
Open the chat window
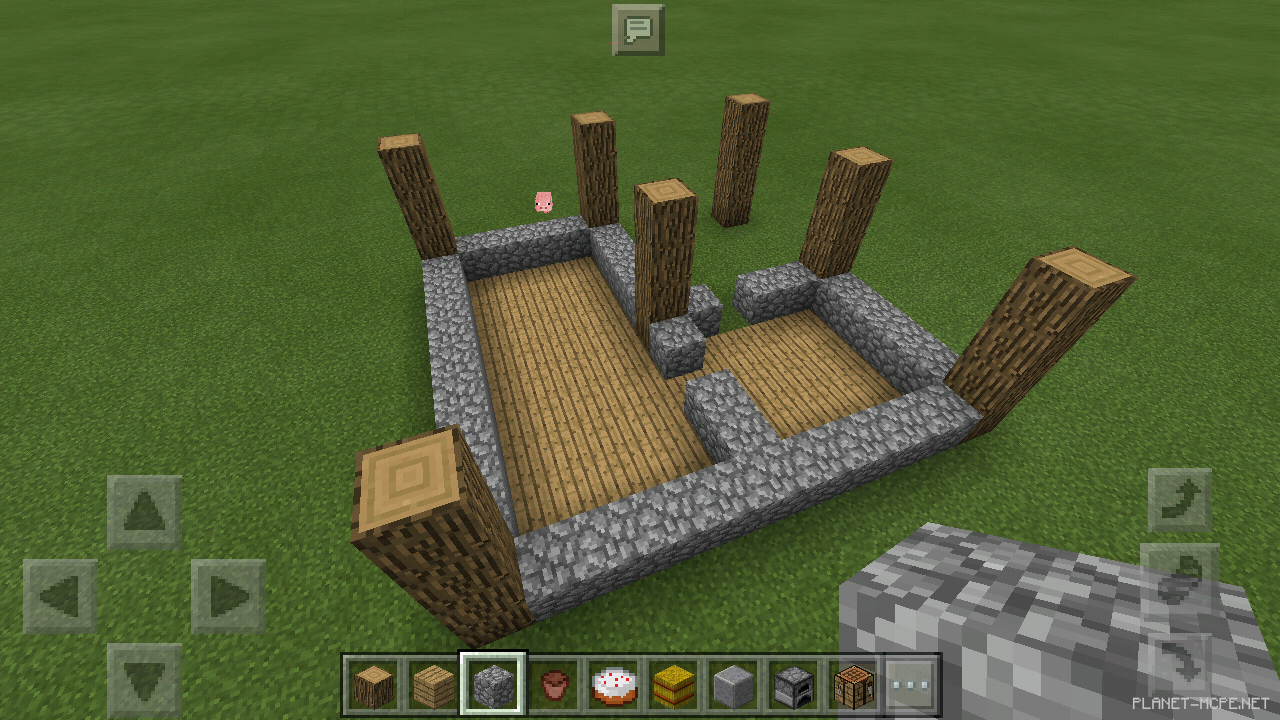pos(639,29)
